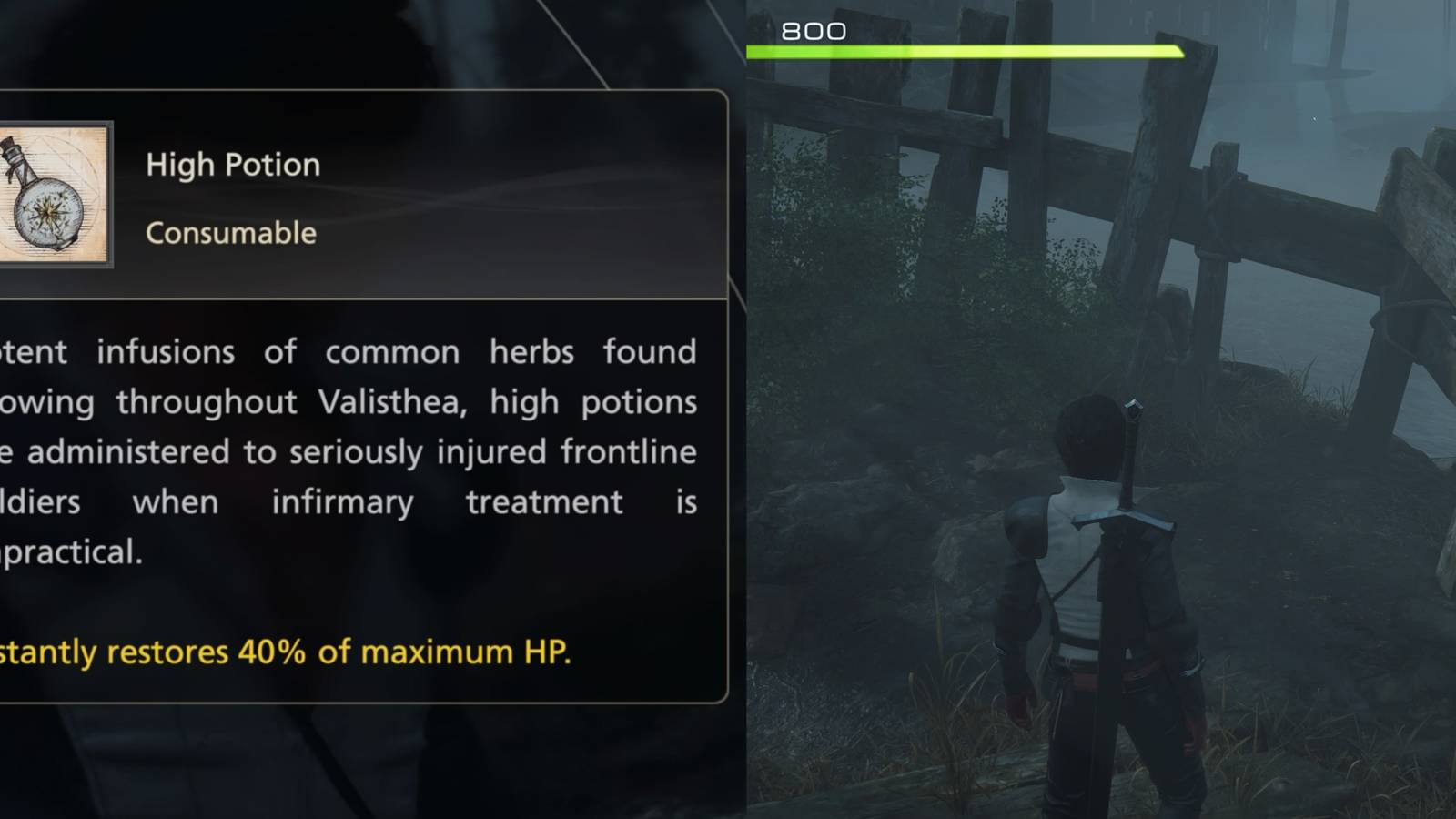Click the green HP bar
The image size is (1456, 819).
pyautogui.click(x=955, y=50)
